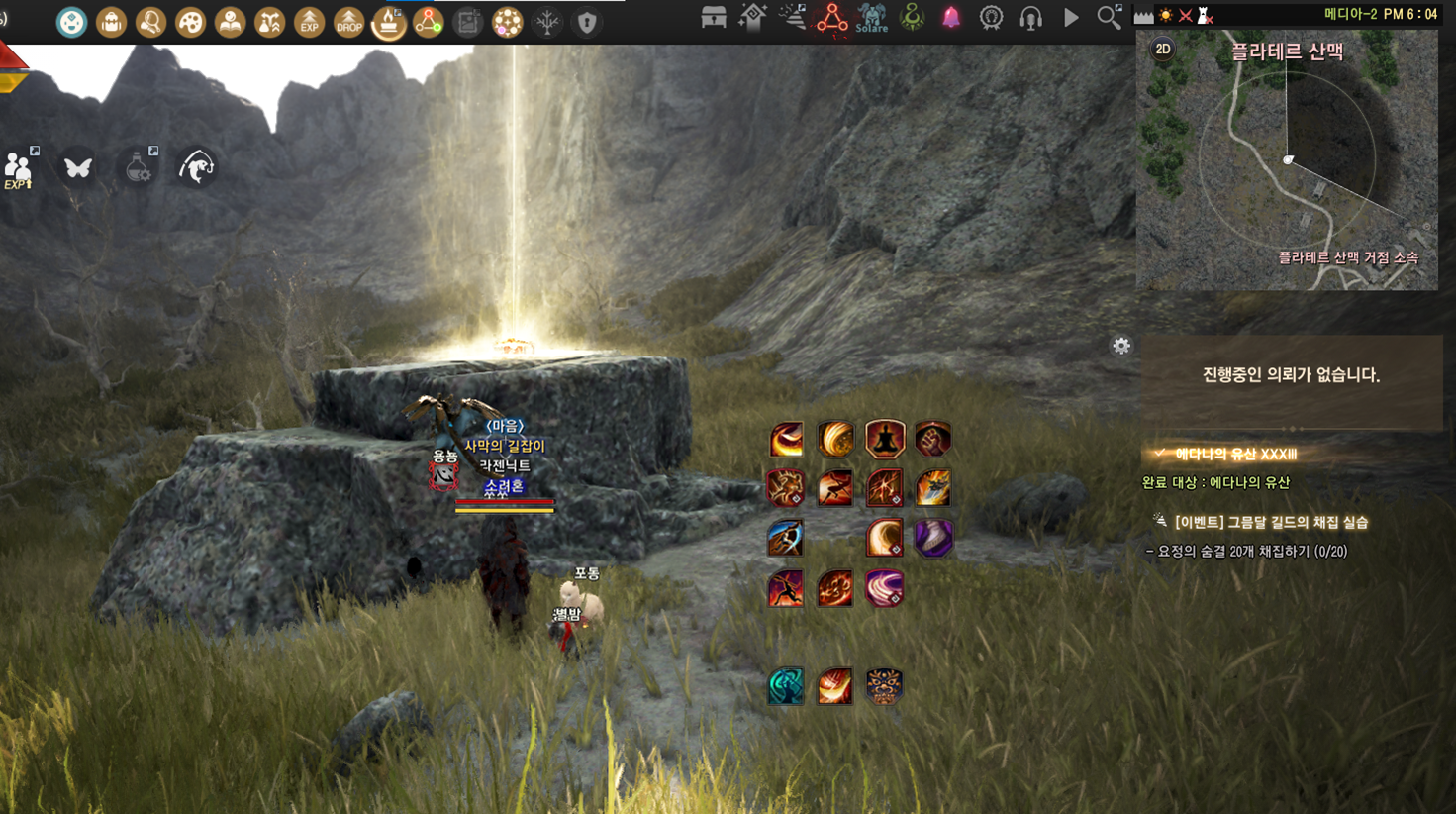Click the treasure chest icon

pos(714,18)
